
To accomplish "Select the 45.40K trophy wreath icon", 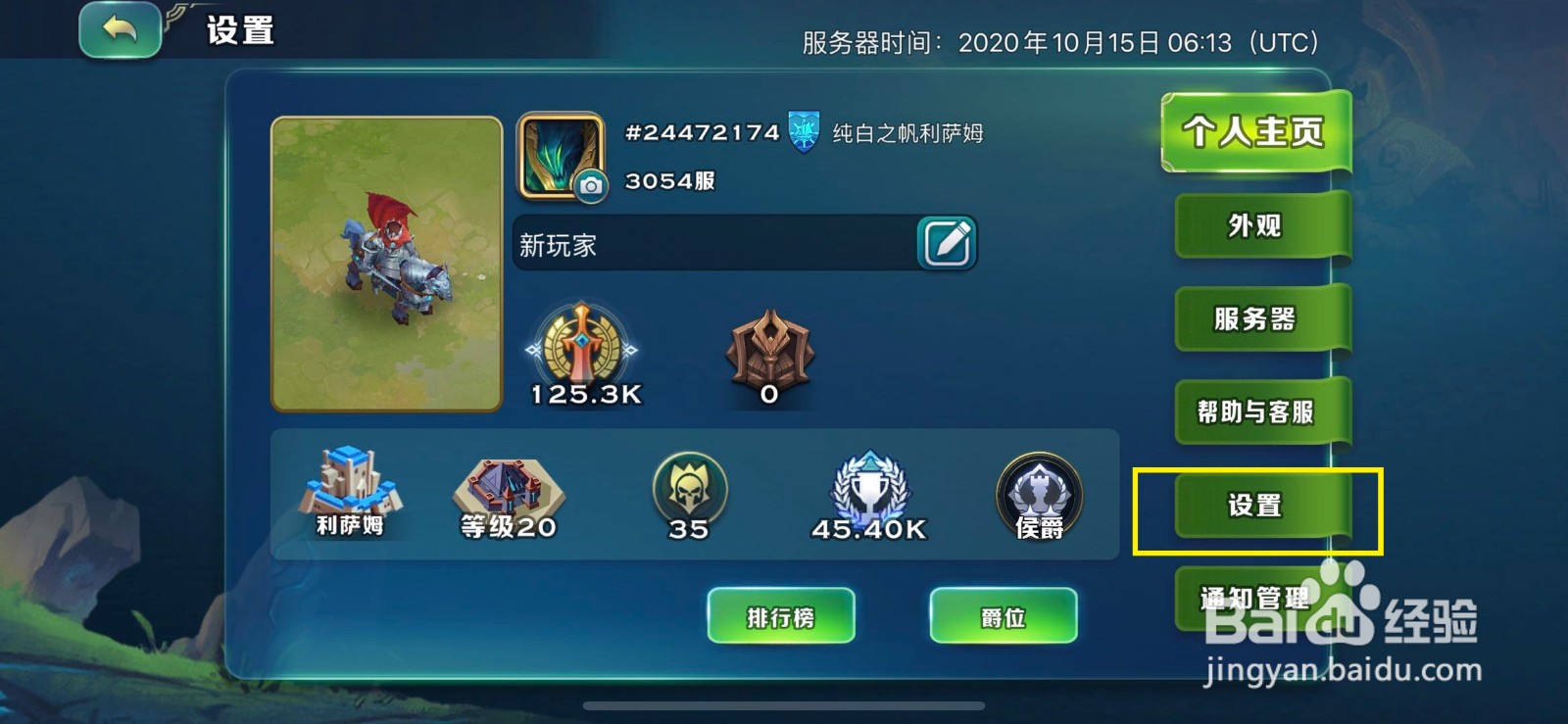I will tap(872, 487).
